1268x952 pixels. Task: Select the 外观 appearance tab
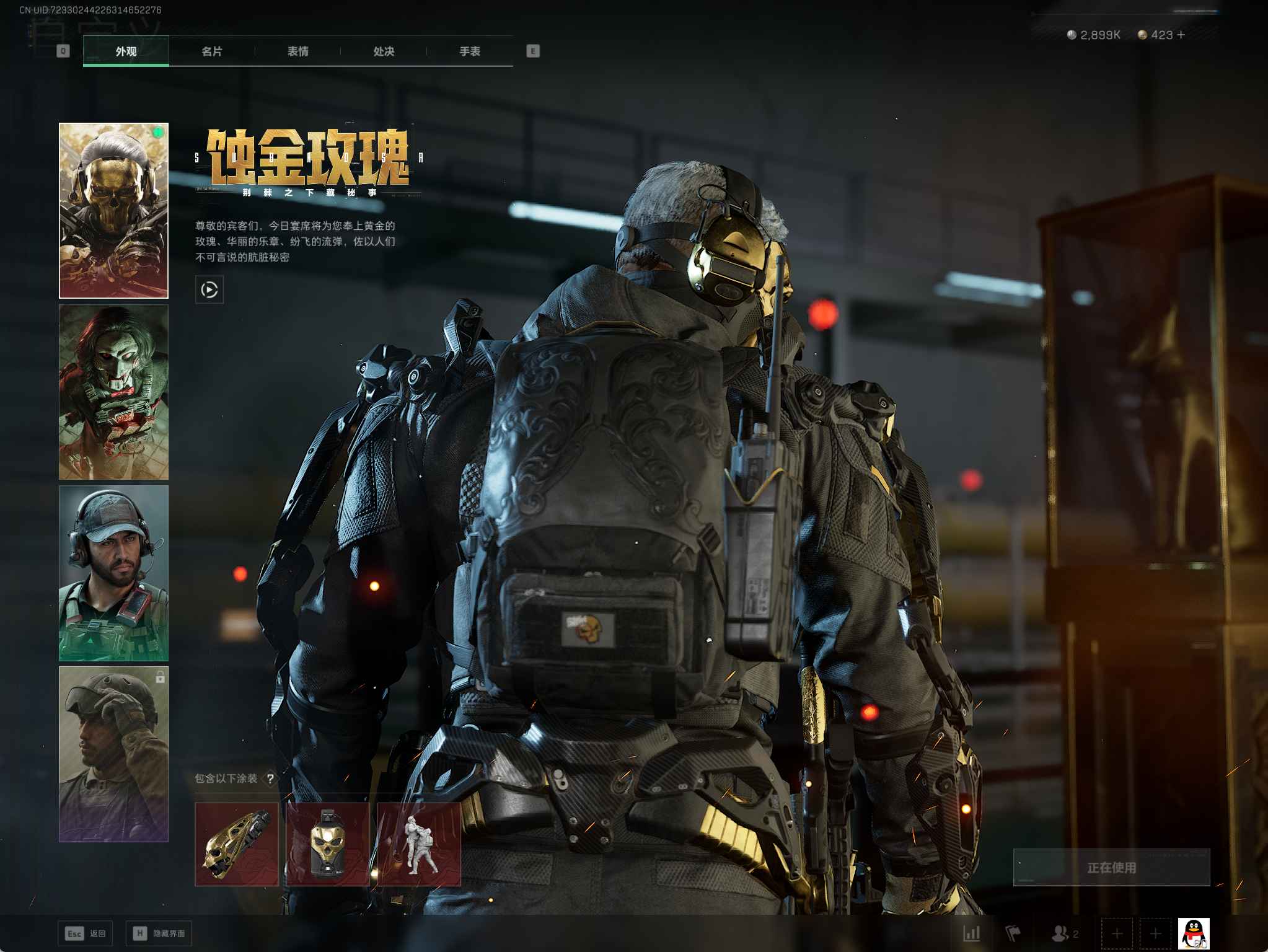click(126, 51)
